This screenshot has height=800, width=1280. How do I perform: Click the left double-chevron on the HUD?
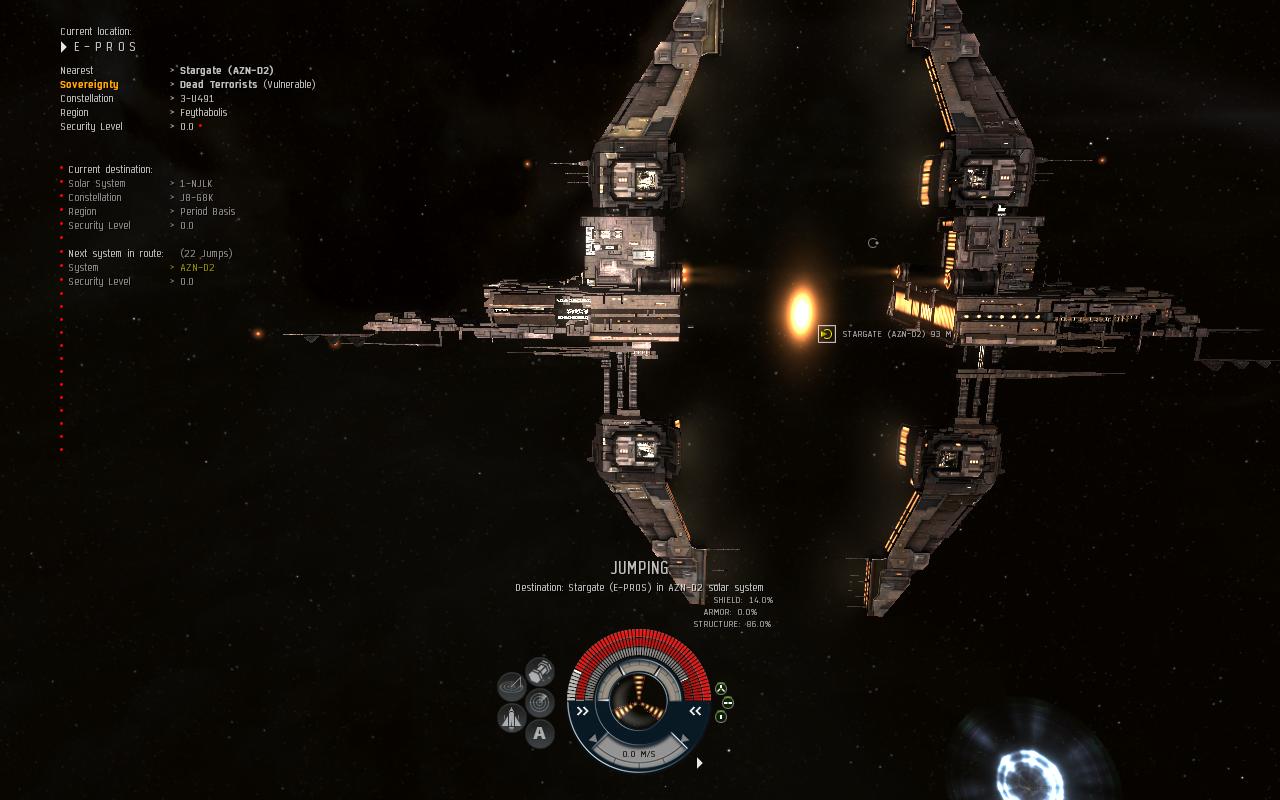pyautogui.click(x=583, y=711)
